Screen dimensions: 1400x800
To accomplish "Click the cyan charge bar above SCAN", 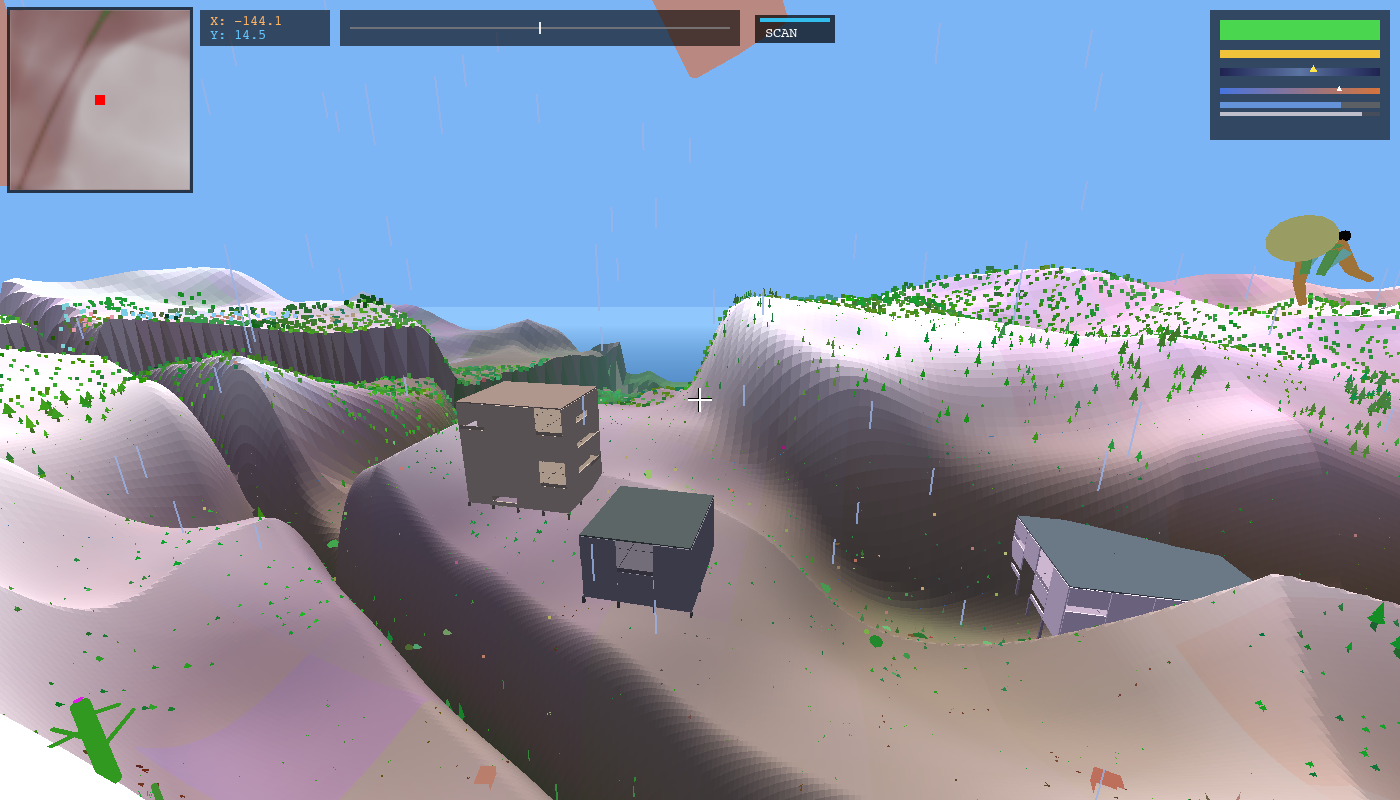I will coord(796,18).
